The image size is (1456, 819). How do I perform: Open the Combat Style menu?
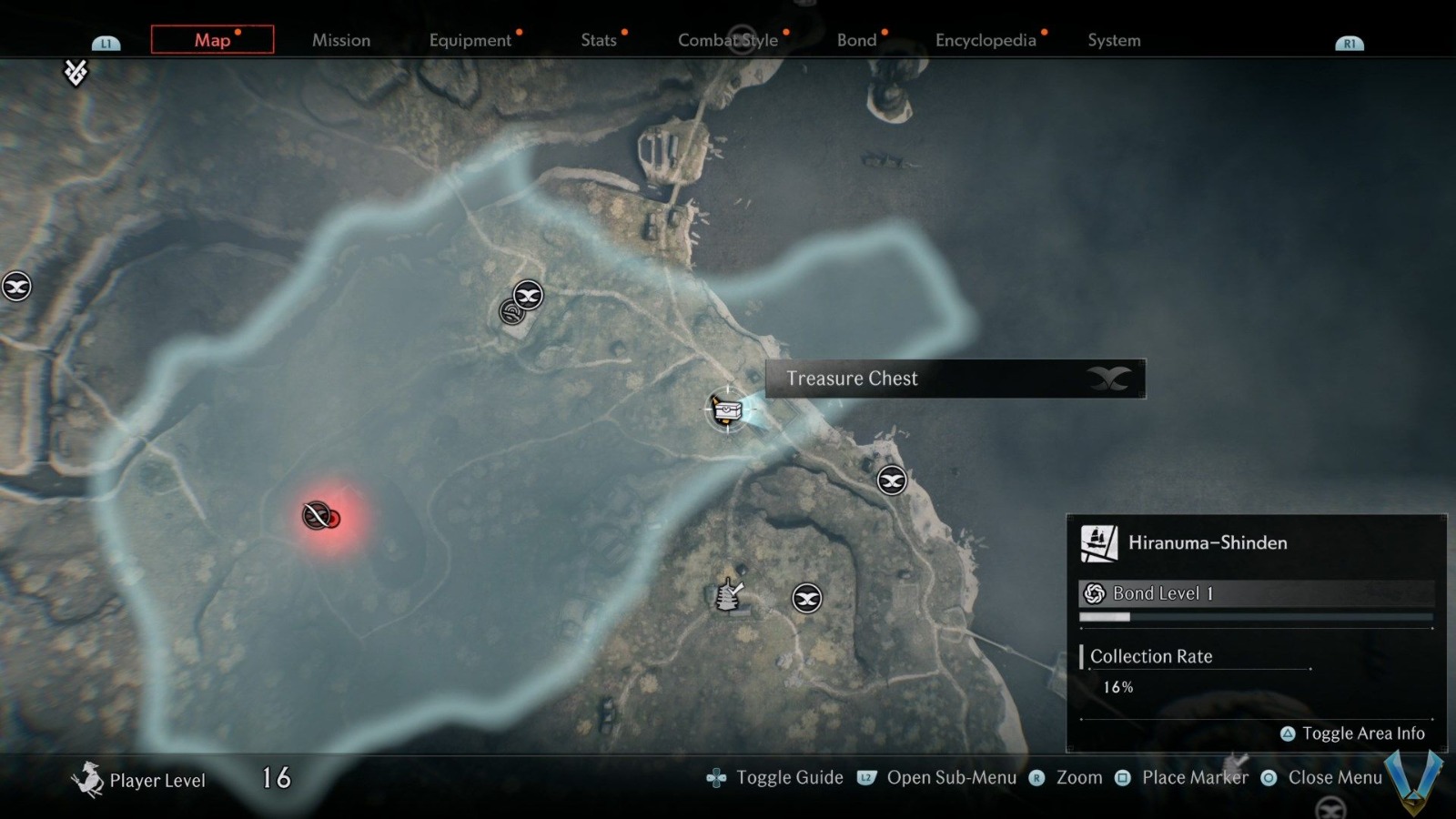[727, 40]
